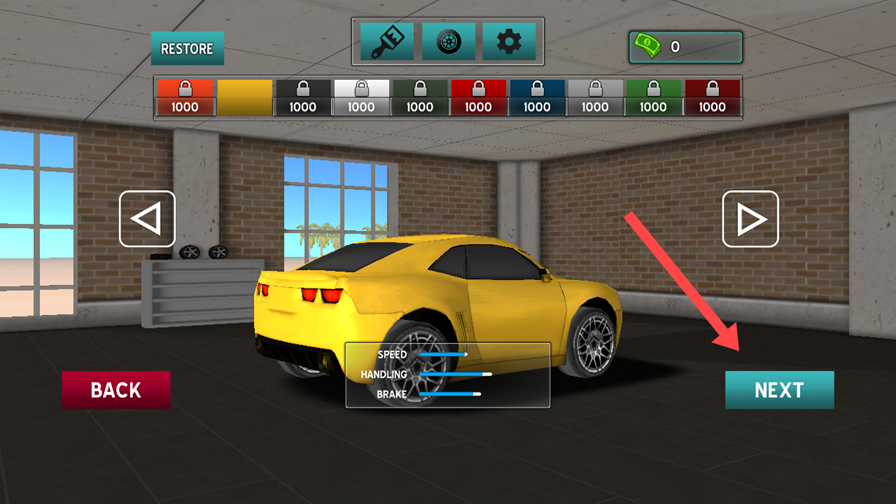Click the NEXT button

[779, 390]
